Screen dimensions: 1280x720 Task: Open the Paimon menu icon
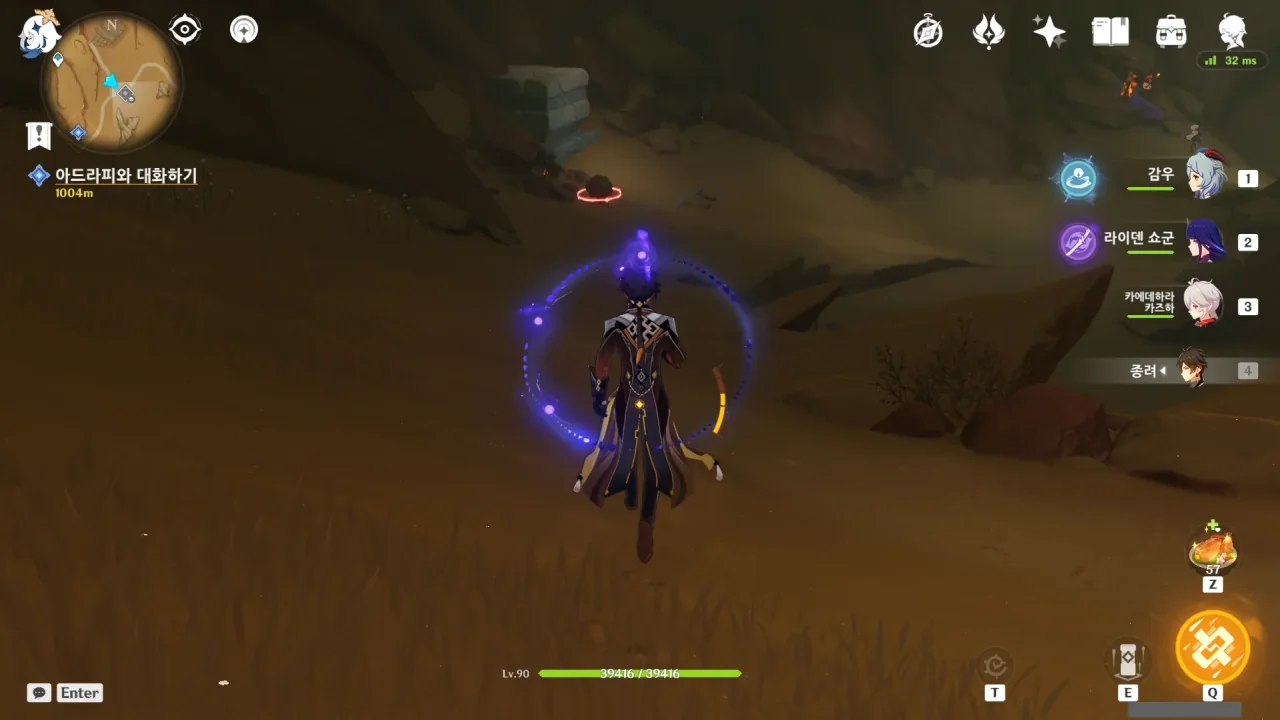click(40, 33)
